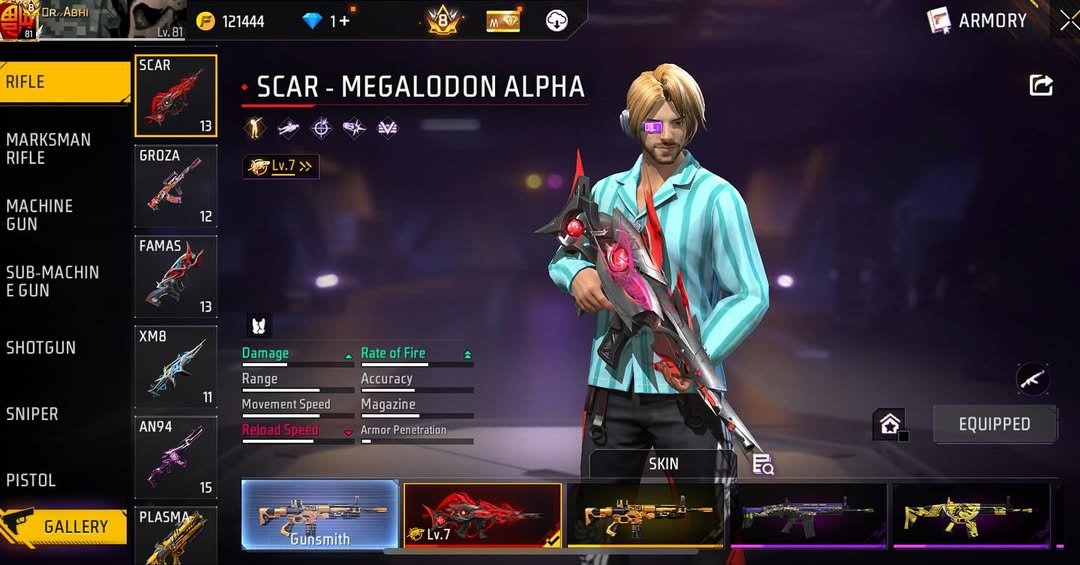Image resolution: width=1080 pixels, height=565 pixels.
Task: Choose the Shotgun category
Action: click(x=62, y=347)
